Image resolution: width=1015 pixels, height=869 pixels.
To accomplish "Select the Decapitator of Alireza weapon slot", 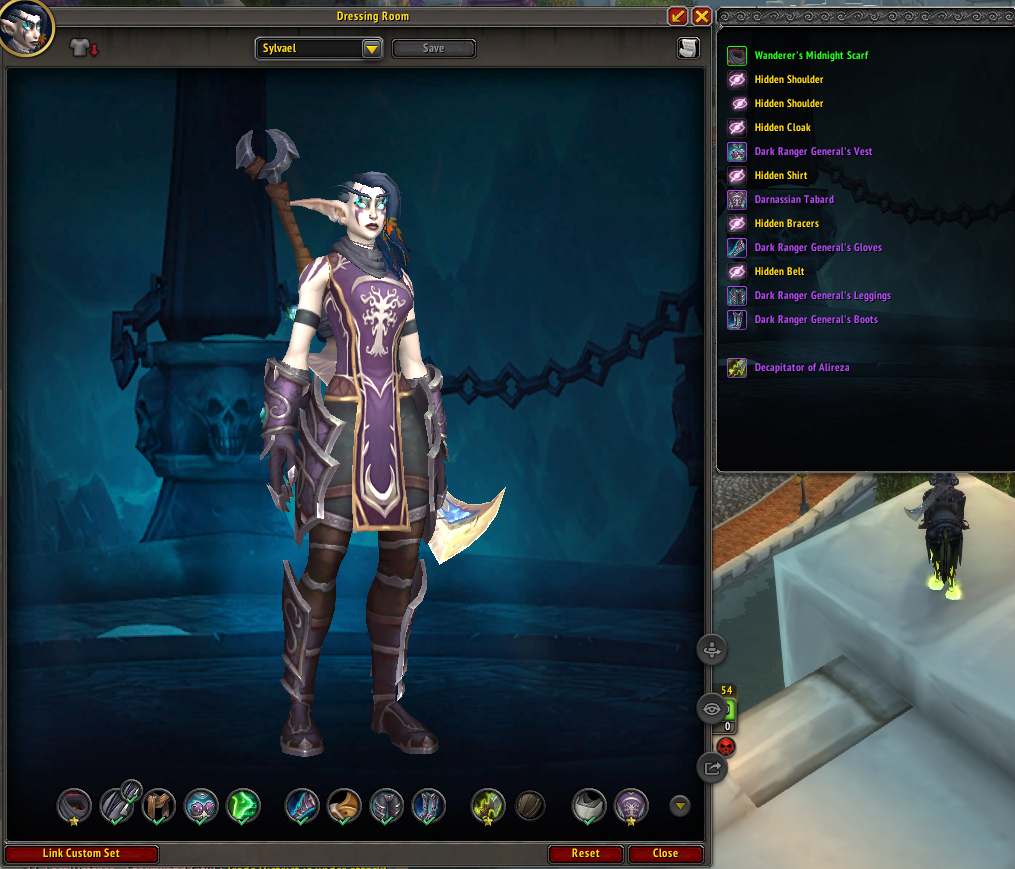I will (487, 805).
